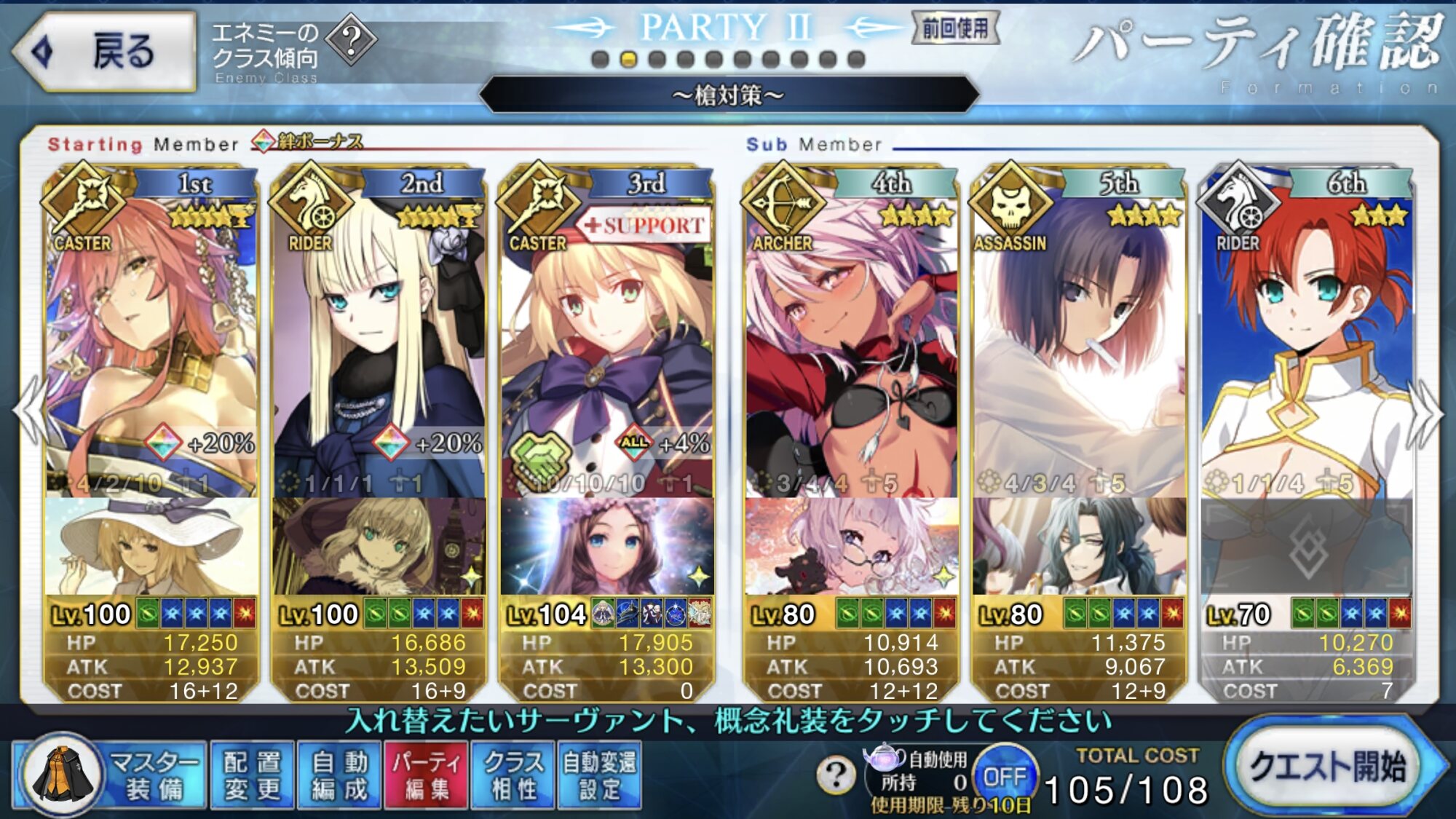Open 自動変還 settings
The width and height of the screenshot is (1456, 819).
coord(599,775)
